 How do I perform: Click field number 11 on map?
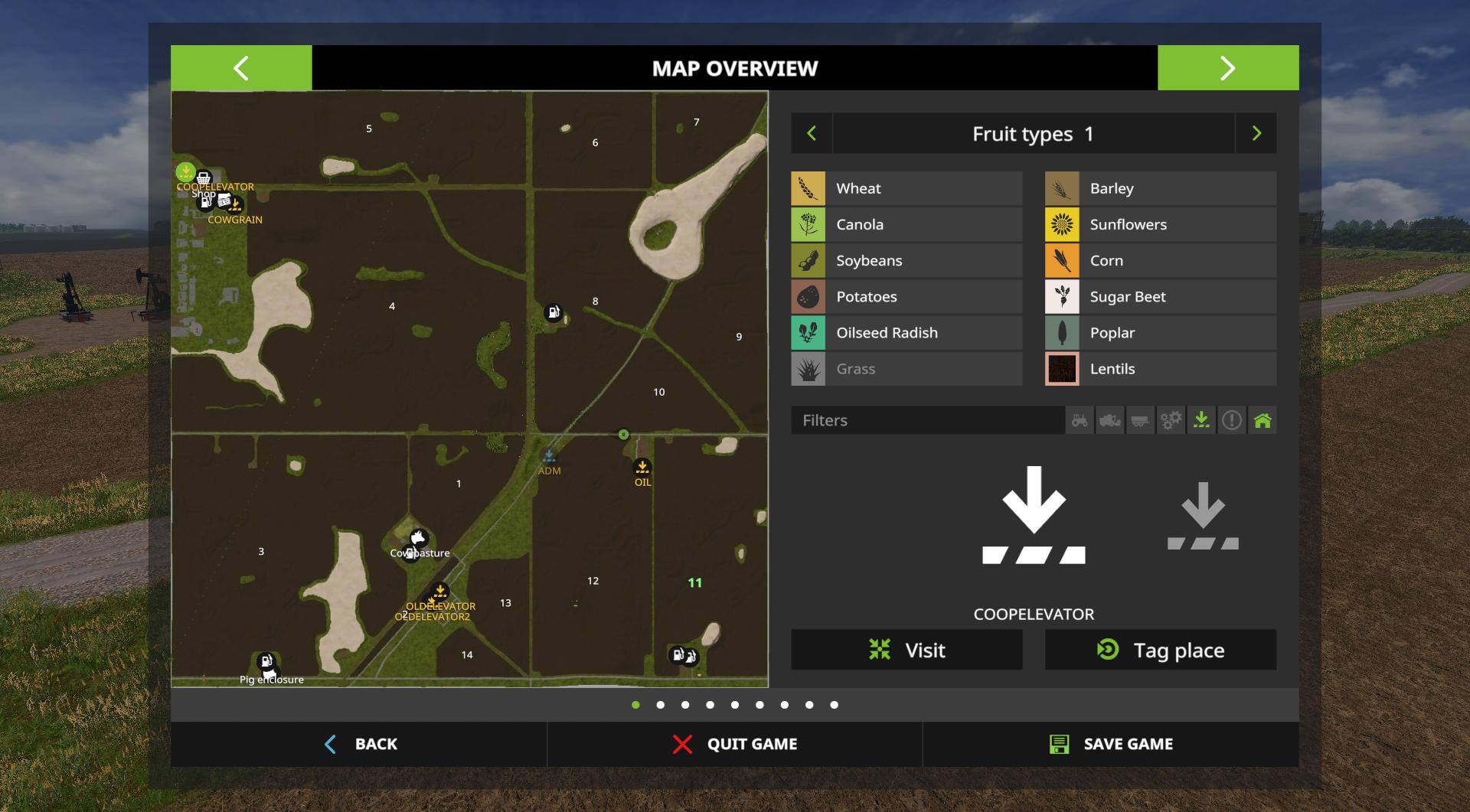694,582
